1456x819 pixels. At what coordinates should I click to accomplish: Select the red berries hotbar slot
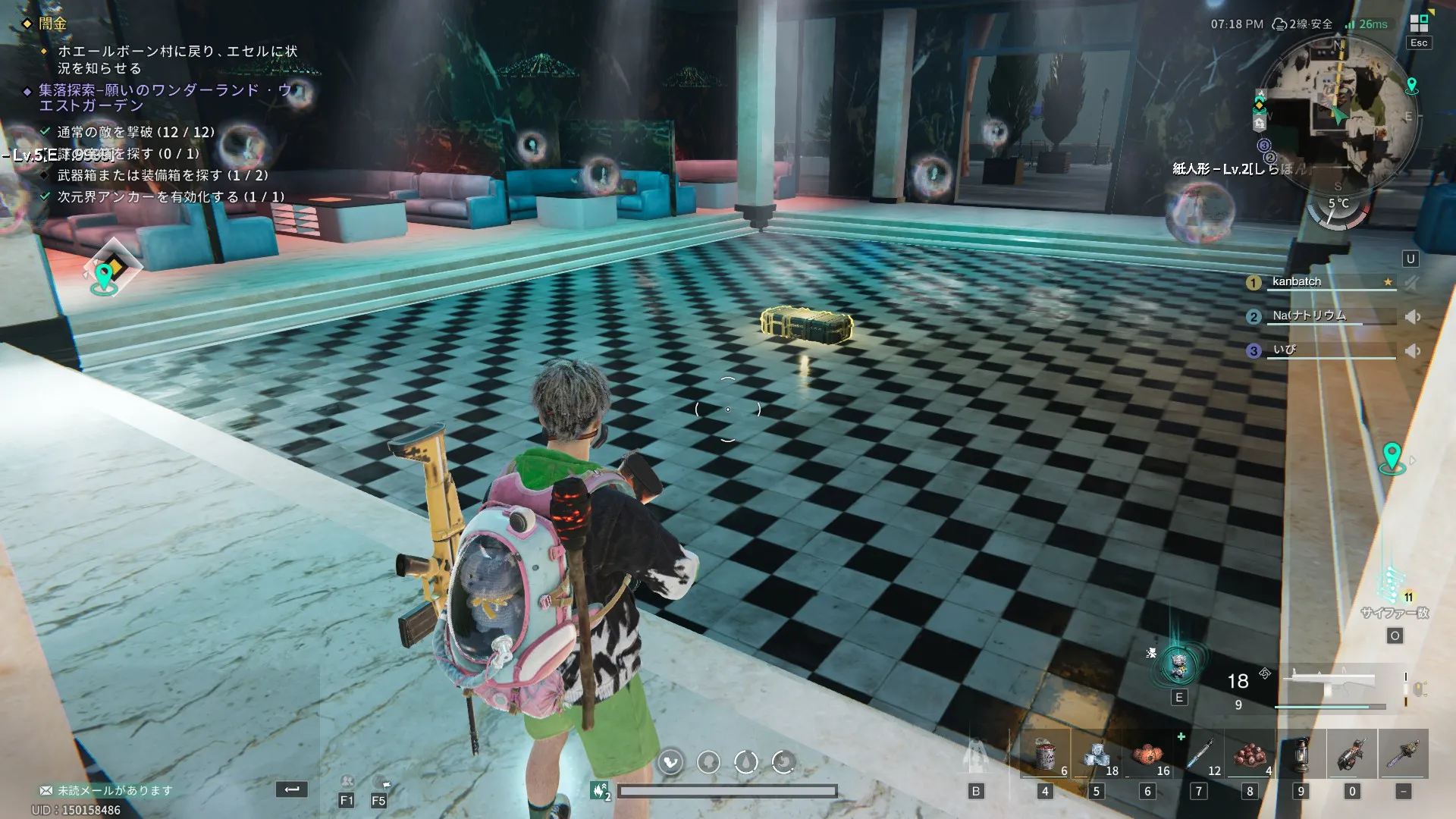point(1250,755)
